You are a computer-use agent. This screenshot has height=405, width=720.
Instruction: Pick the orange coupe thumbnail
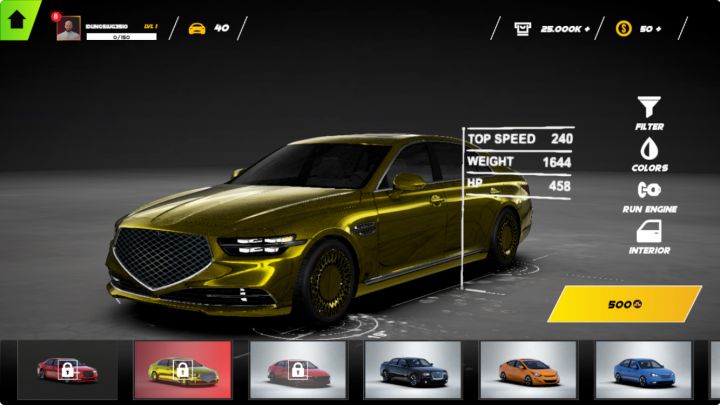click(528, 370)
